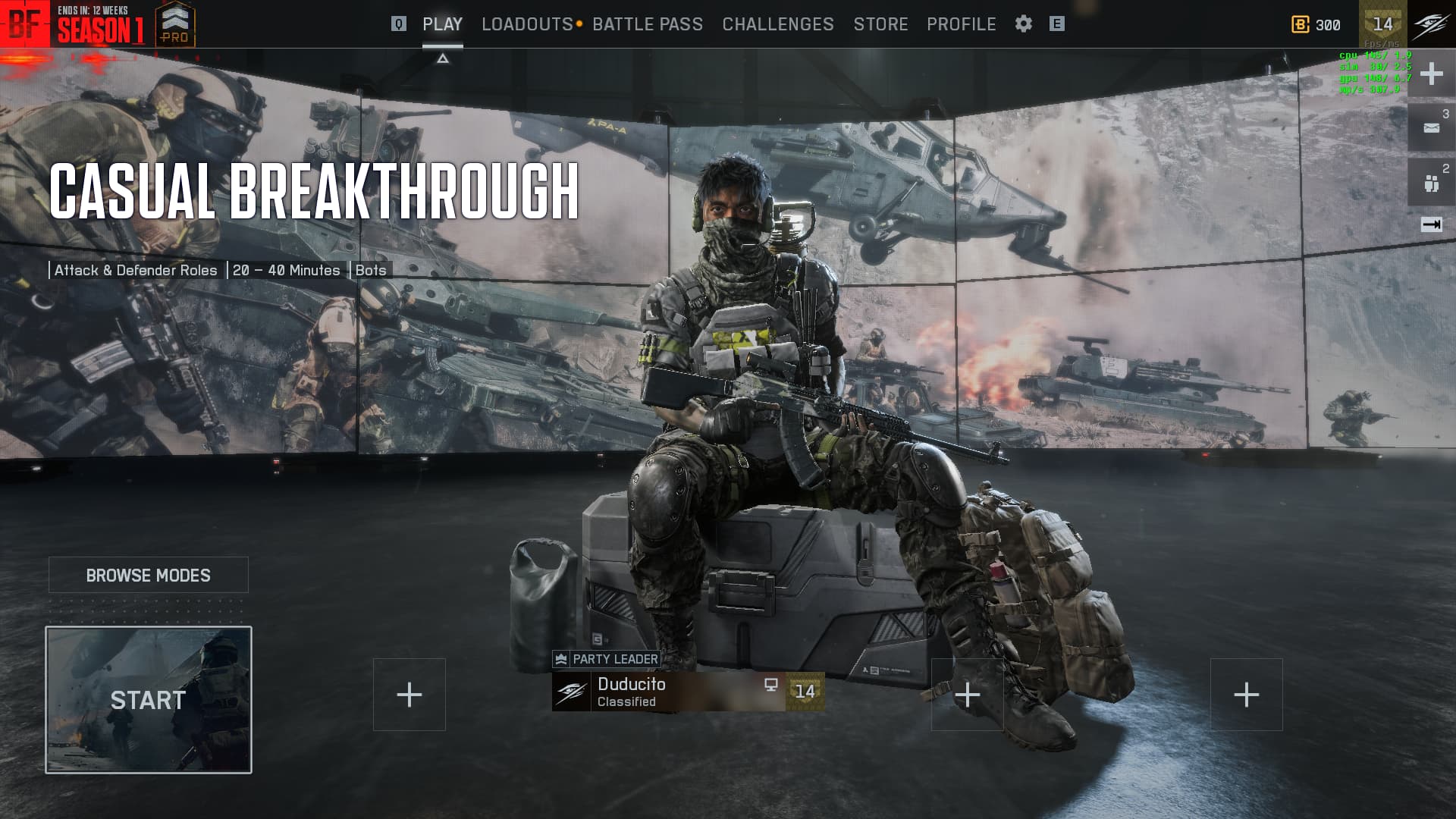Click an empty squad slot plus tile
The width and height of the screenshot is (1456, 819).
coord(409,694)
